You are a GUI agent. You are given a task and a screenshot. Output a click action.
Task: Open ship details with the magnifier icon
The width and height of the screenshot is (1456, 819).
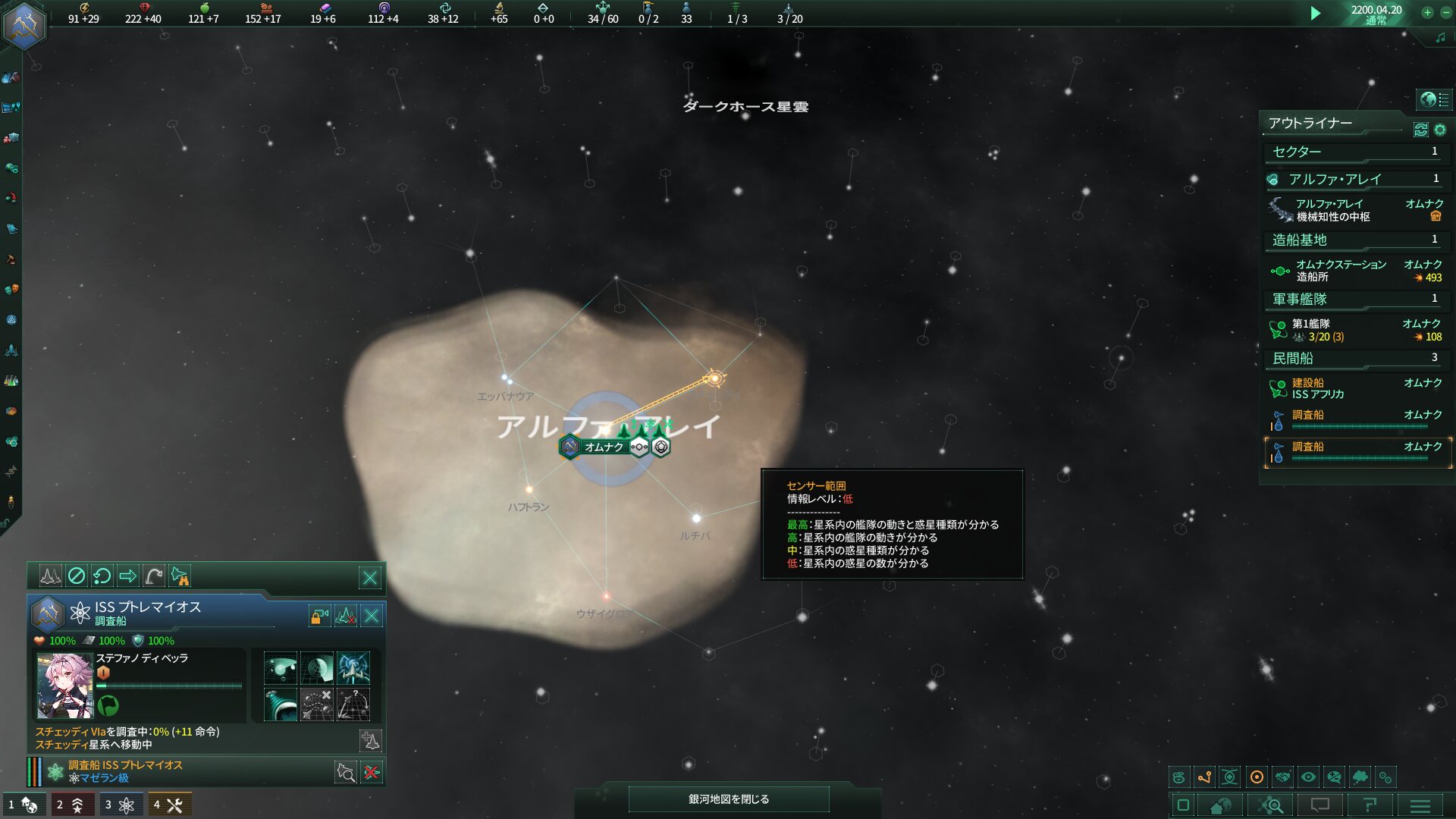346,773
